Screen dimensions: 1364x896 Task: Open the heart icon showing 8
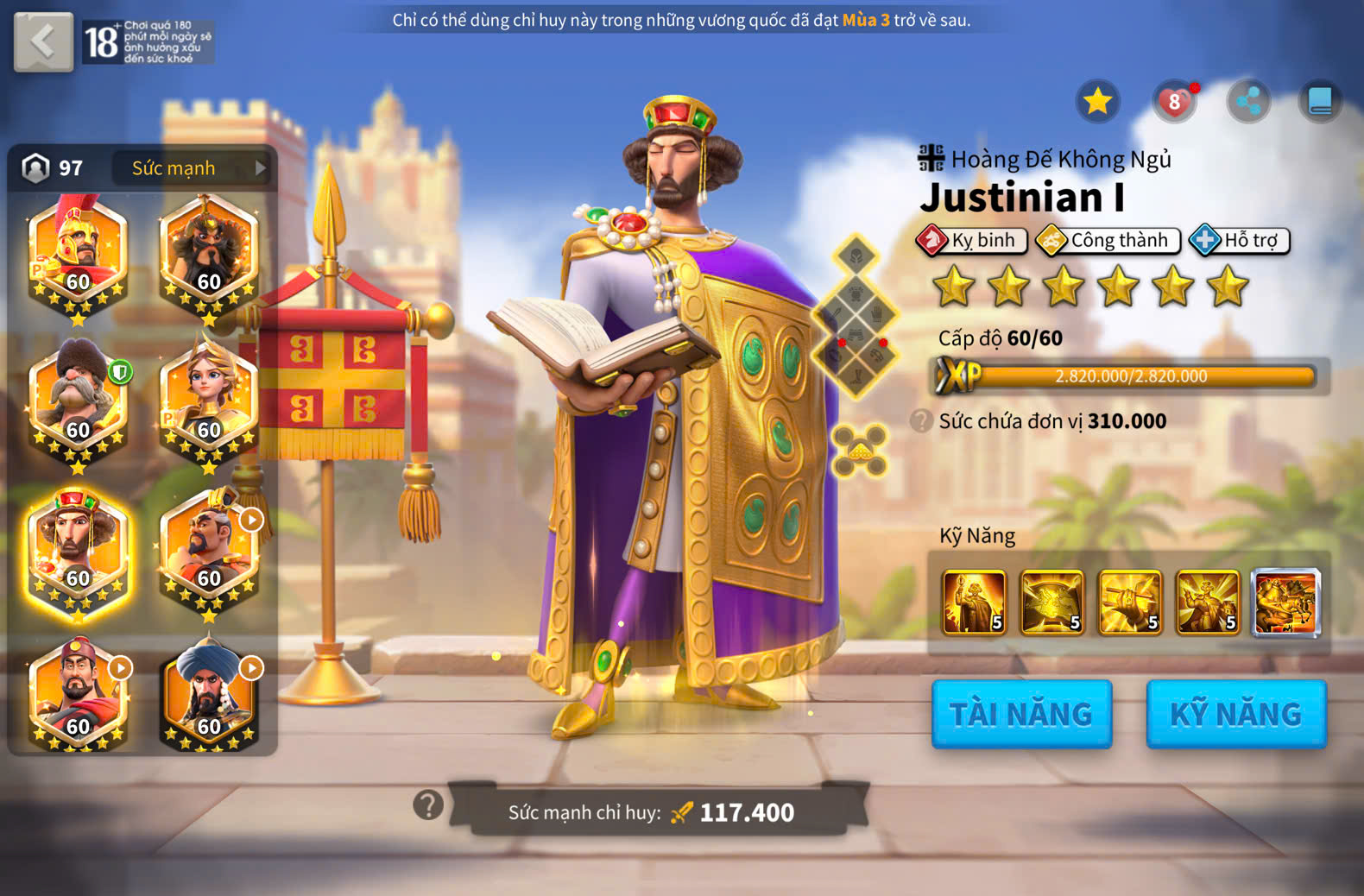(x=1174, y=103)
